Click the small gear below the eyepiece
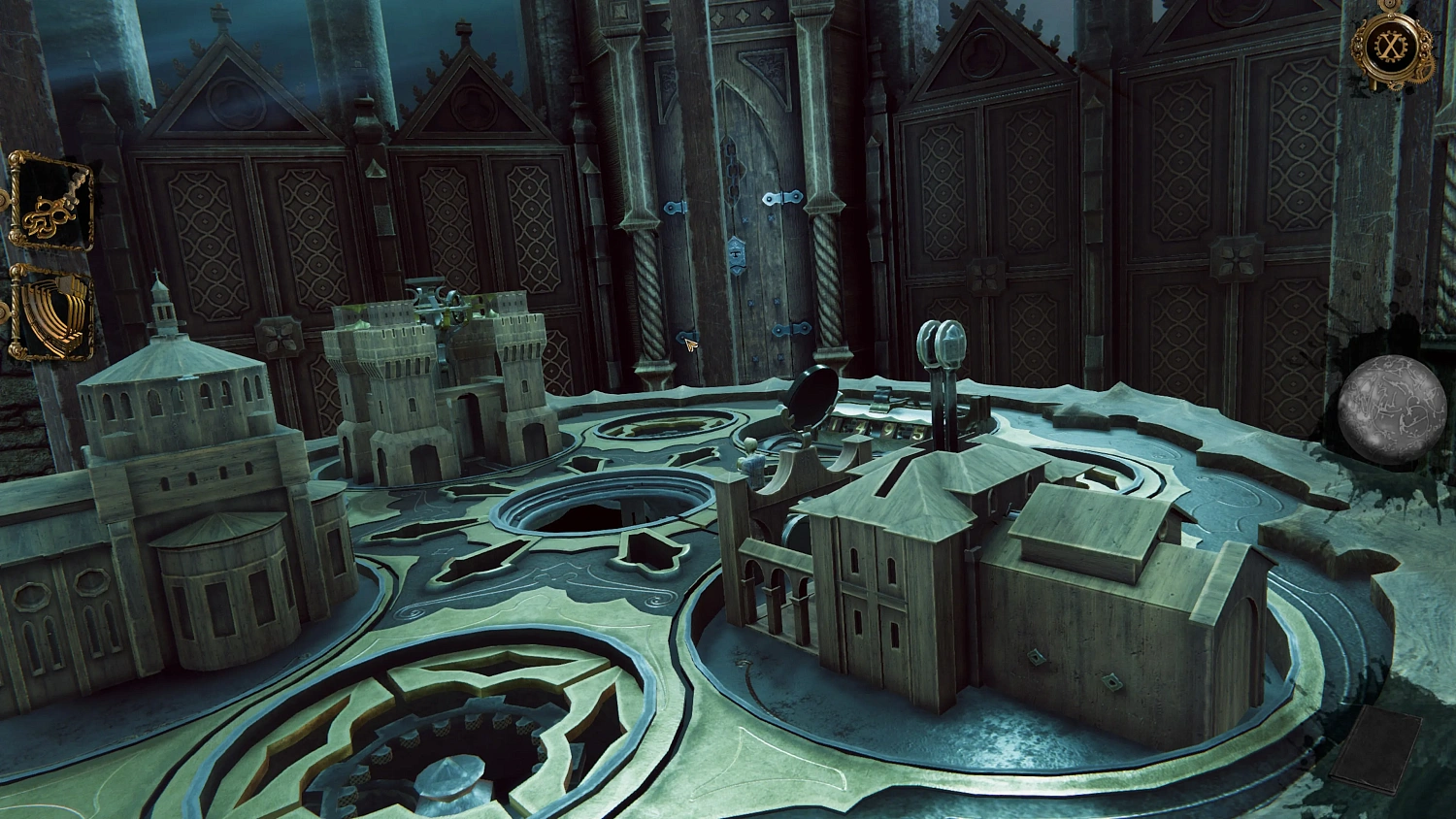Screen dimensions: 1456x819 pos(1396,85)
